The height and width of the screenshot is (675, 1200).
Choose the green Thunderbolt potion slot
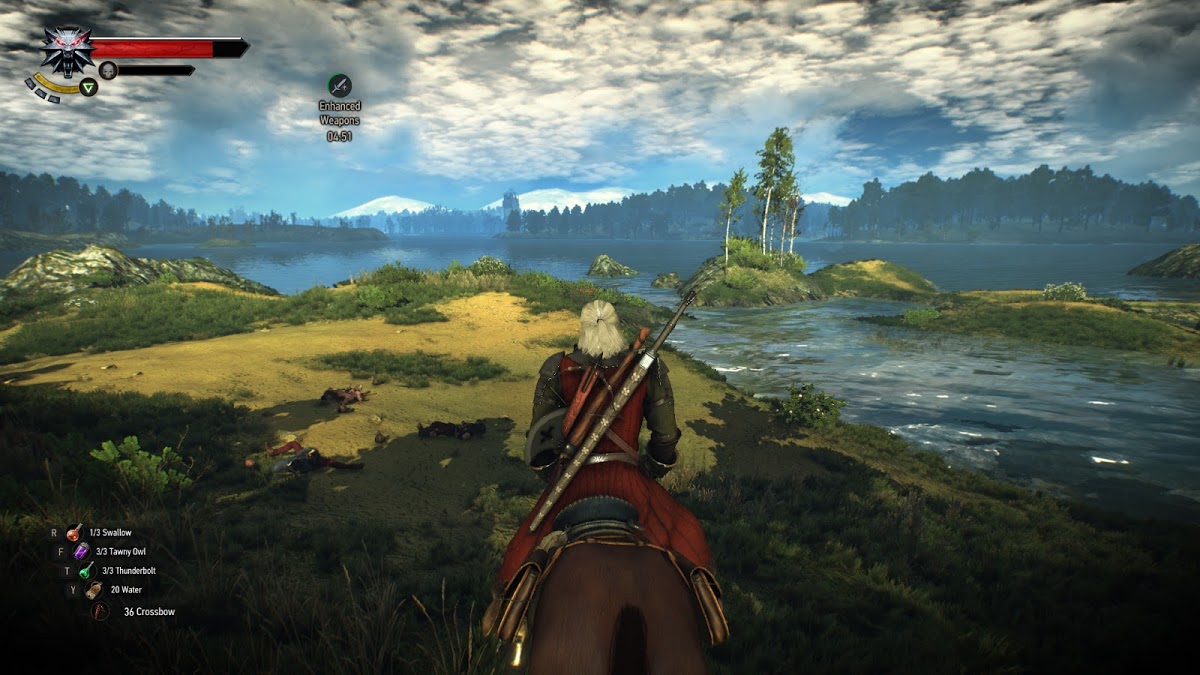click(x=87, y=571)
